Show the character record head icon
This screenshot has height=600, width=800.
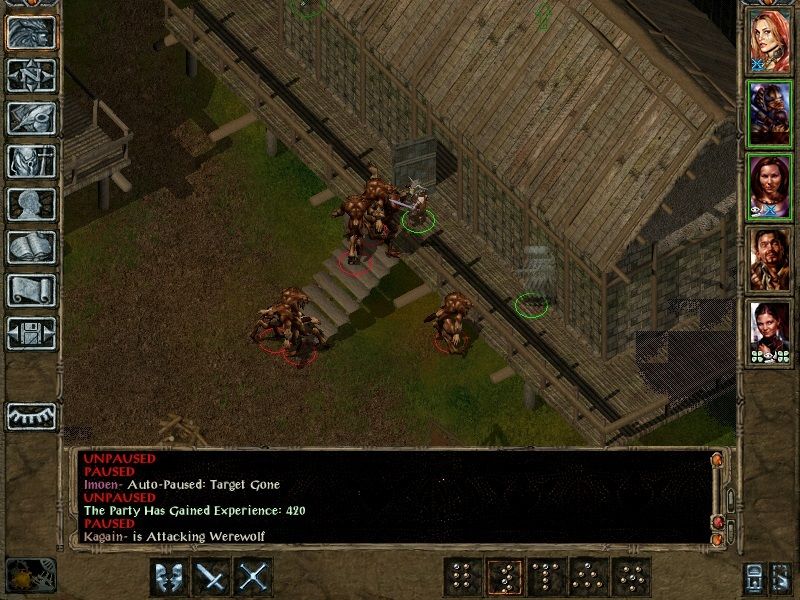(x=32, y=204)
